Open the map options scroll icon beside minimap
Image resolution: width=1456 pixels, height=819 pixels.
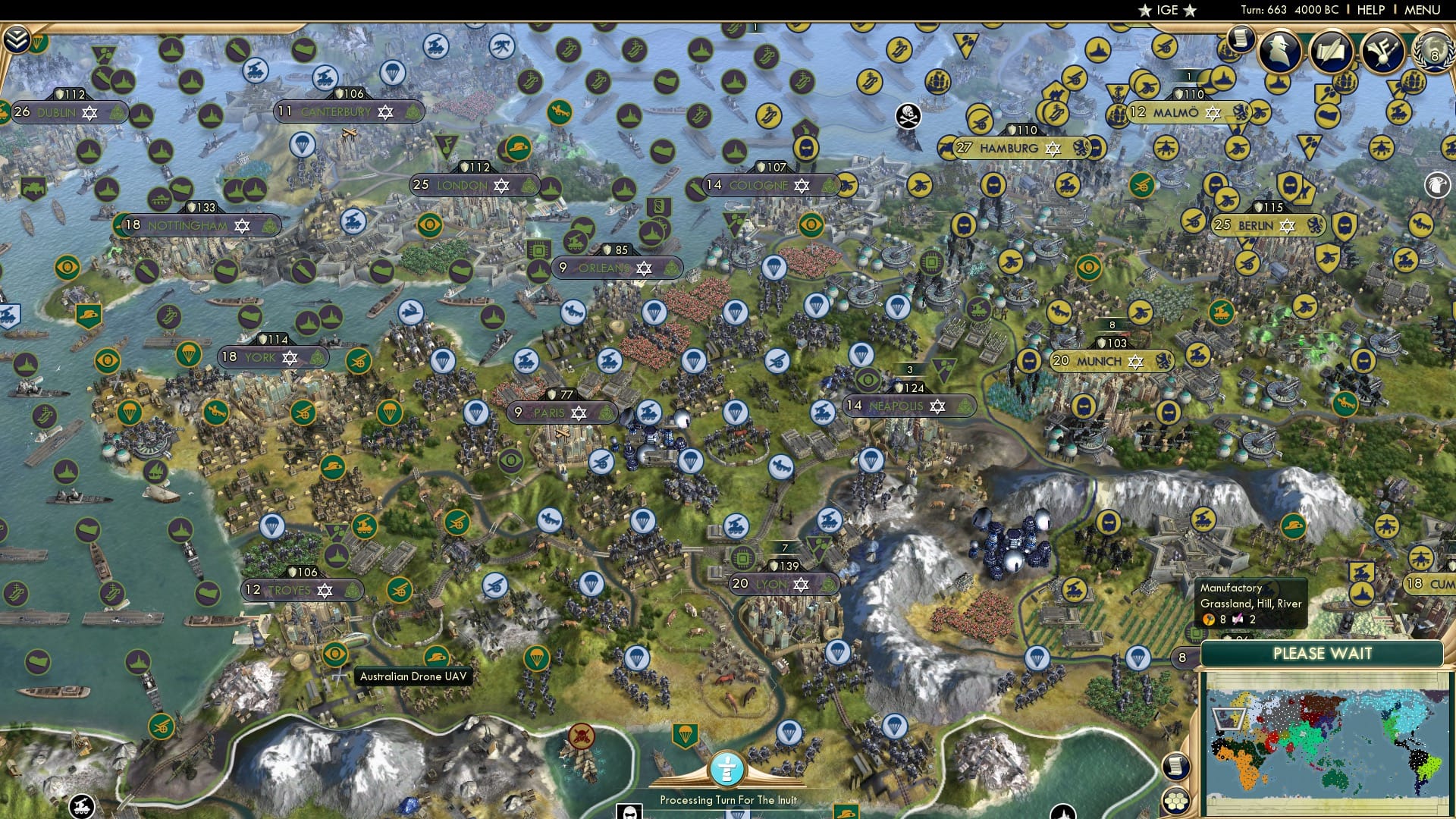point(1175,766)
